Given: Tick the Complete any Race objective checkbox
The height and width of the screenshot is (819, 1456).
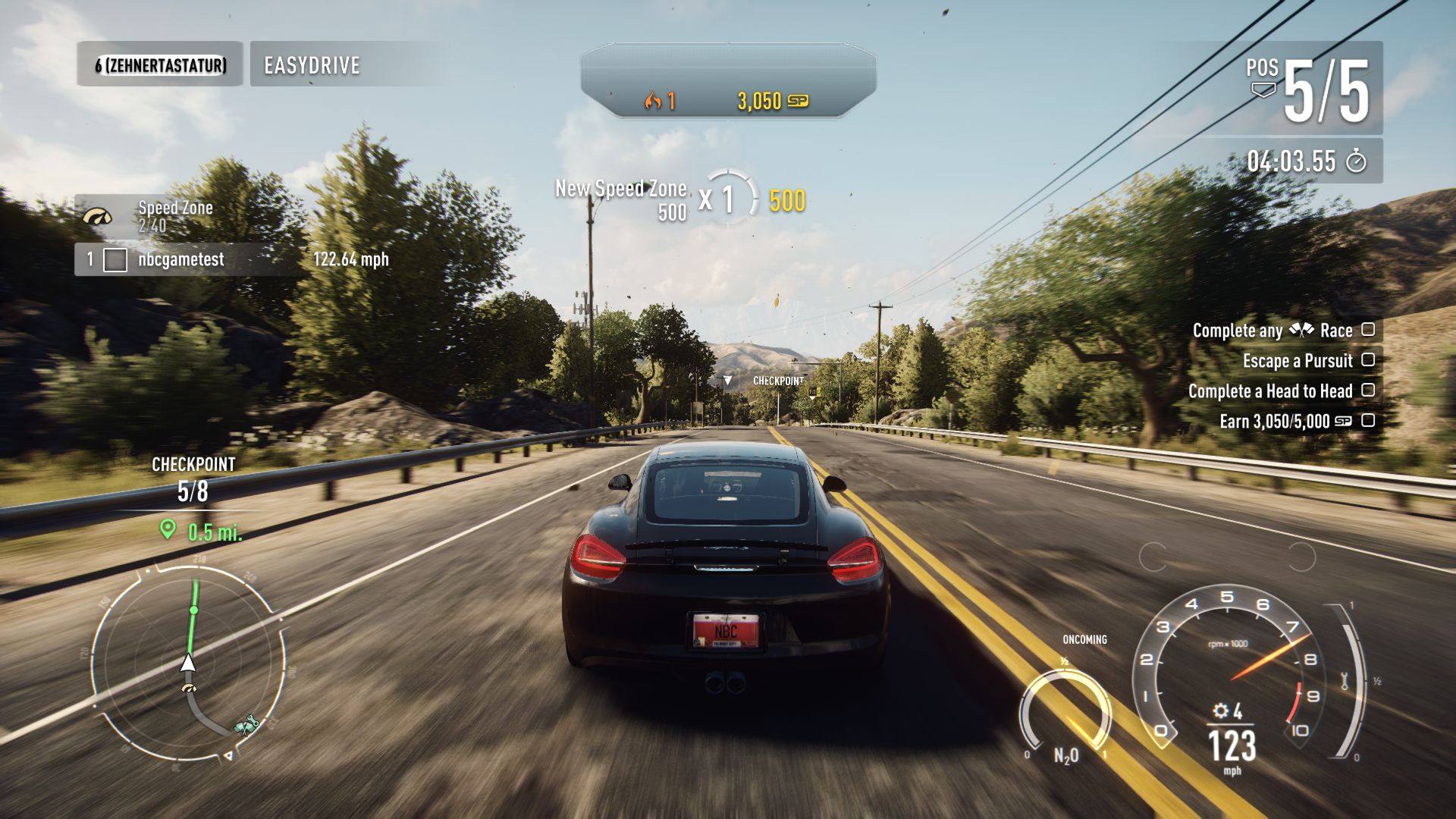Looking at the screenshot, I should pyautogui.click(x=1368, y=329).
